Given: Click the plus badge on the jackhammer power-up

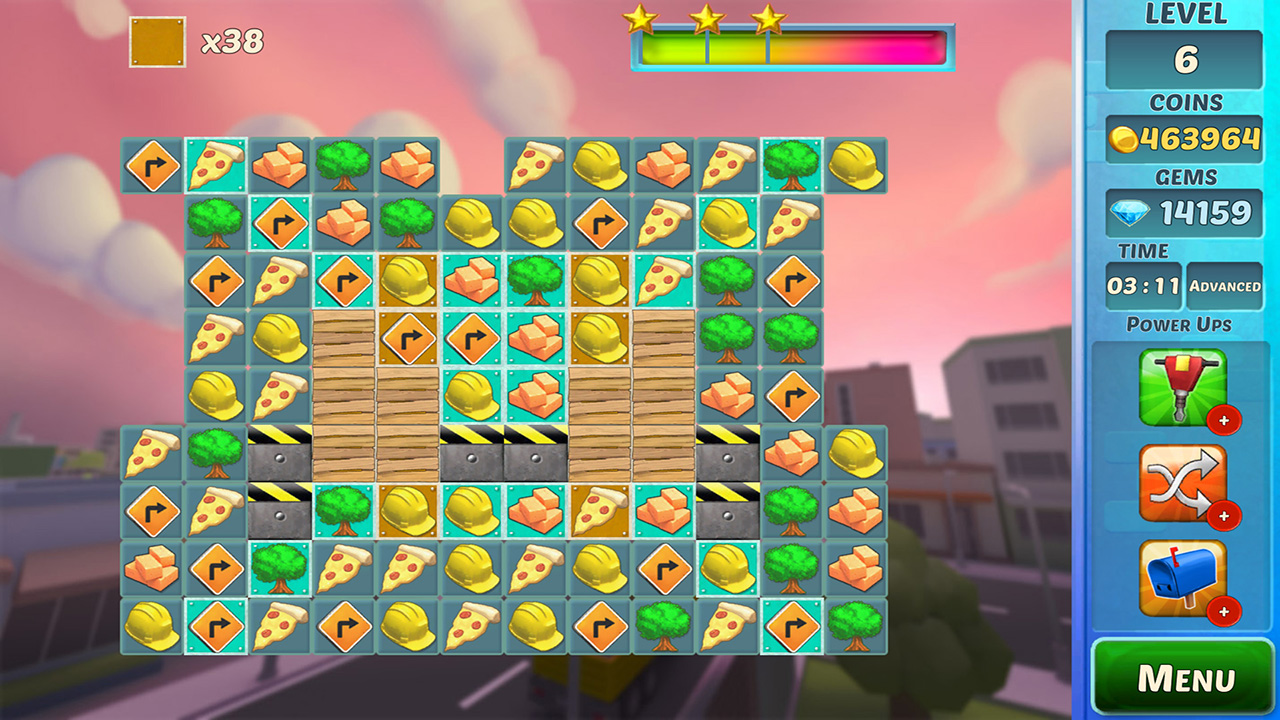Looking at the screenshot, I should 1222,422.
